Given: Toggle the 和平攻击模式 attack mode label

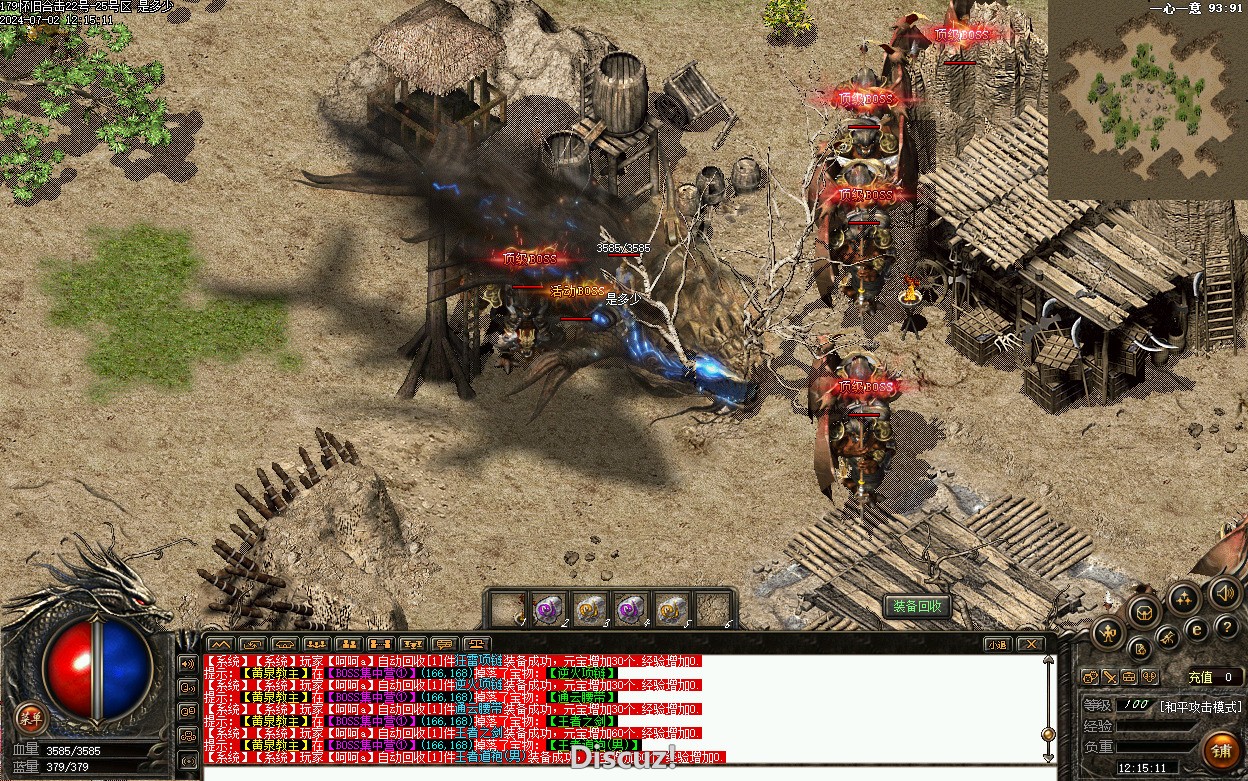Looking at the screenshot, I should (x=1200, y=706).
